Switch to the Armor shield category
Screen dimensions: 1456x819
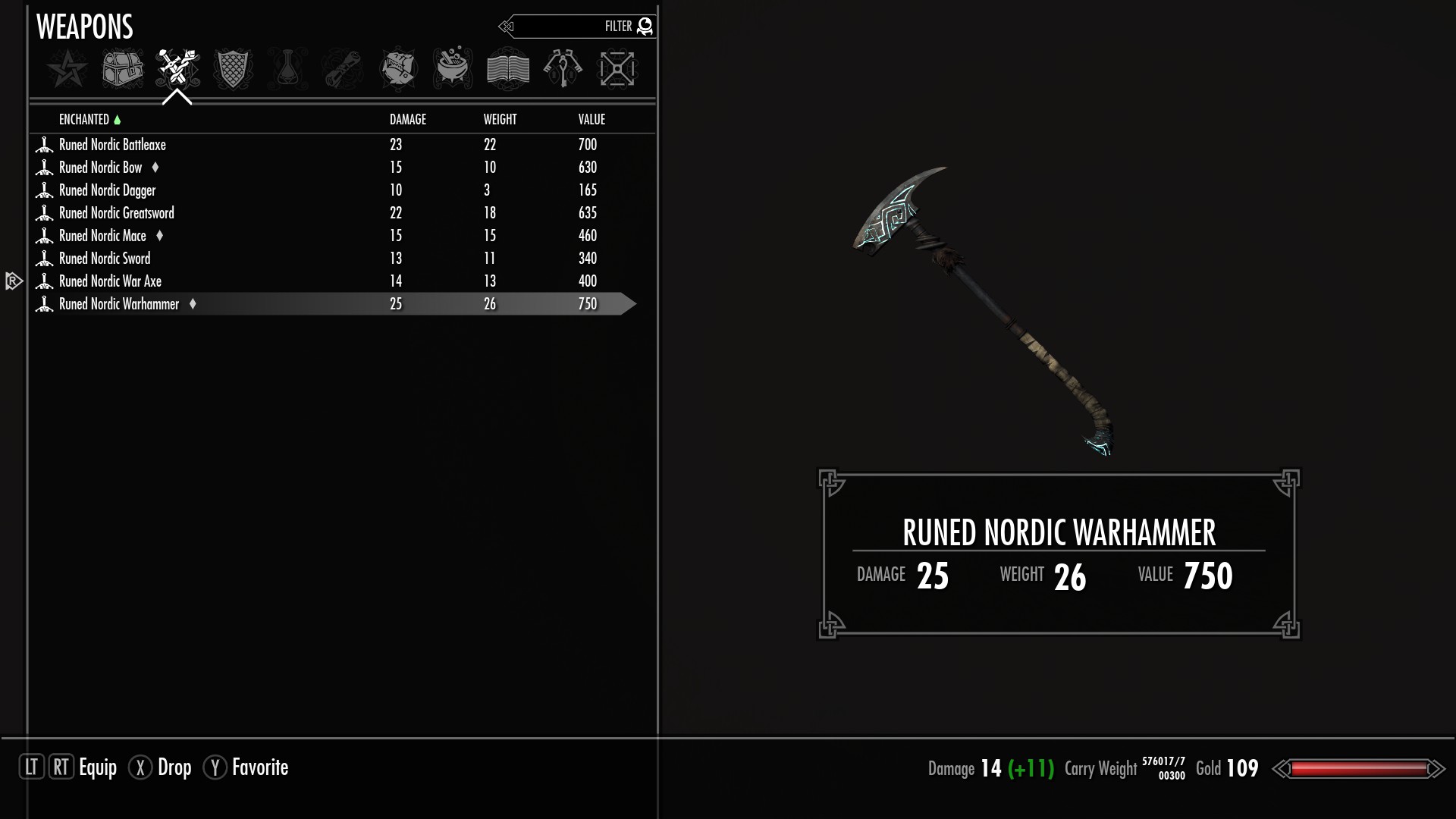[x=232, y=69]
